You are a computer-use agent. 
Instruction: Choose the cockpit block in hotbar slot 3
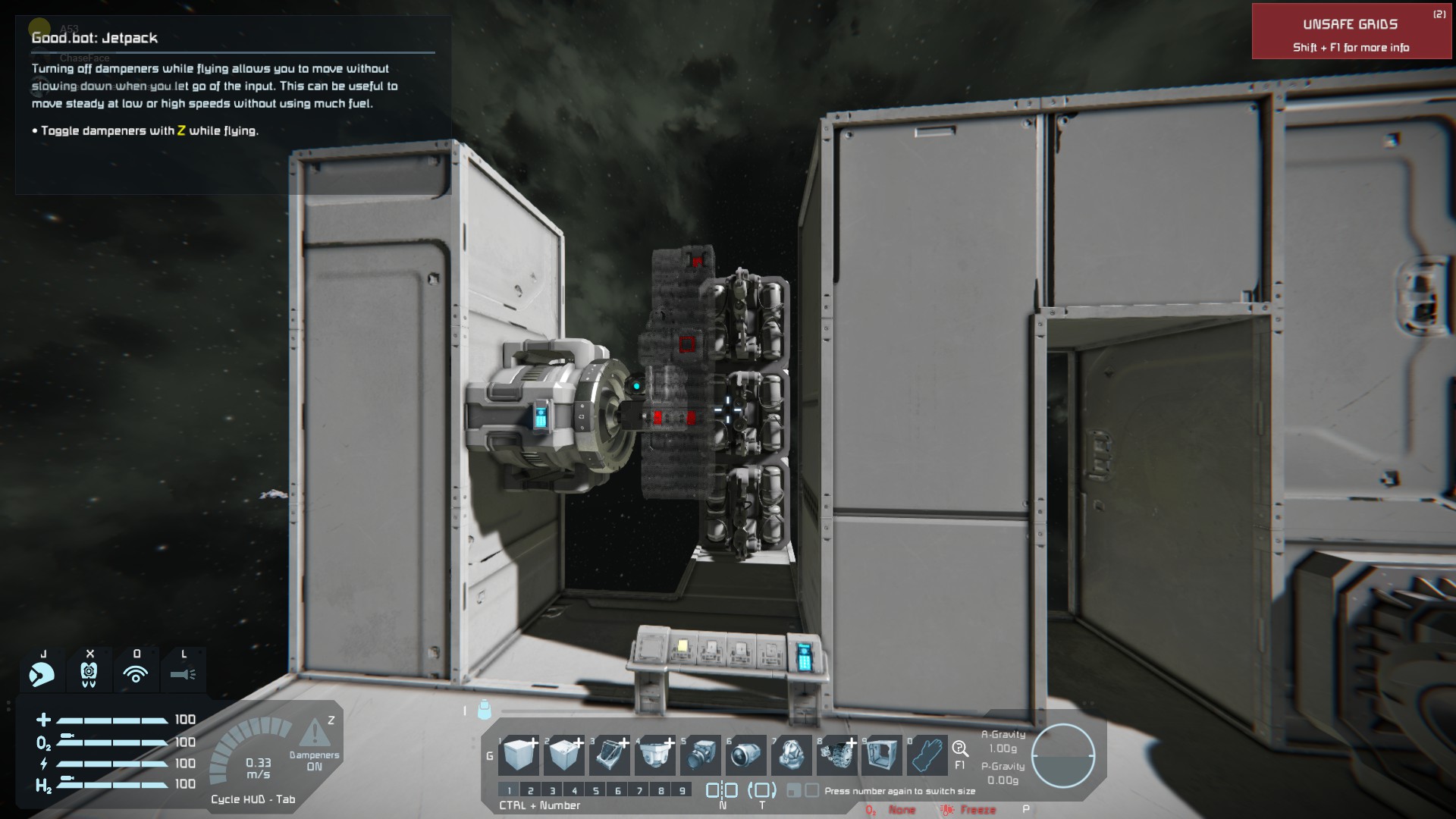[609, 755]
